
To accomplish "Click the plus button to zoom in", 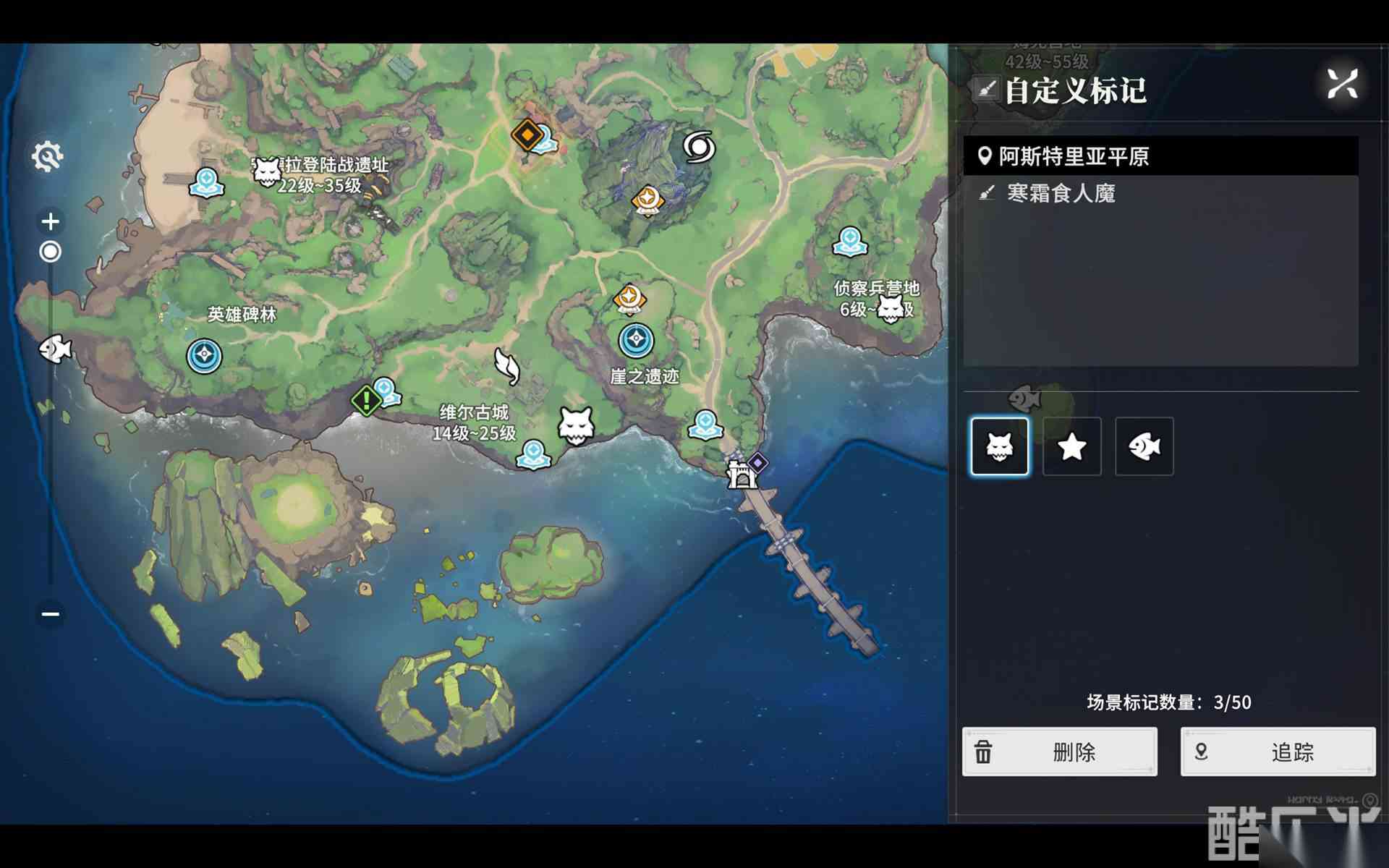I will pyautogui.click(x=50, y=221).
